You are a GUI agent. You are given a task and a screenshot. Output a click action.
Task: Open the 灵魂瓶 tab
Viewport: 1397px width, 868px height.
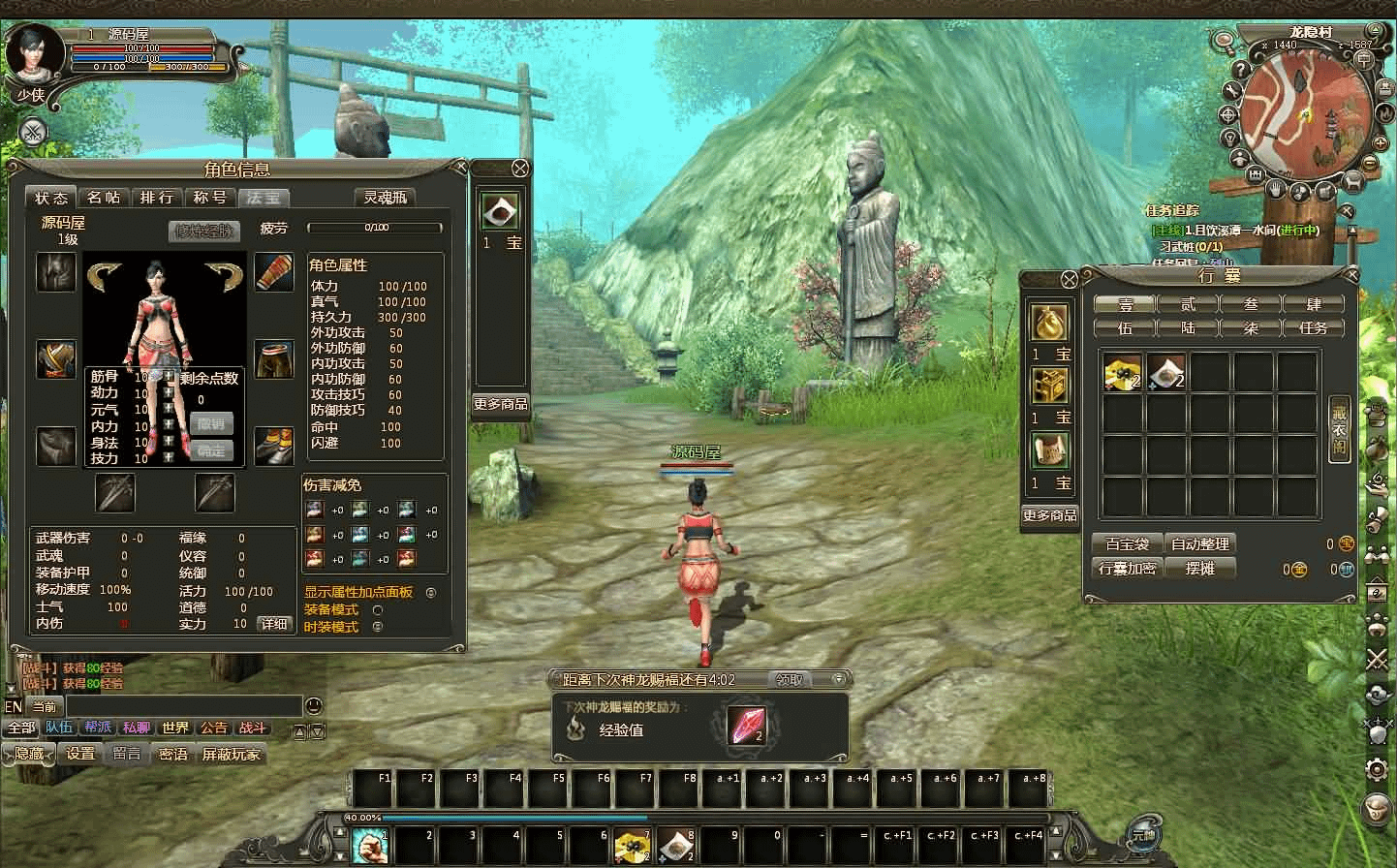point(385,198)
